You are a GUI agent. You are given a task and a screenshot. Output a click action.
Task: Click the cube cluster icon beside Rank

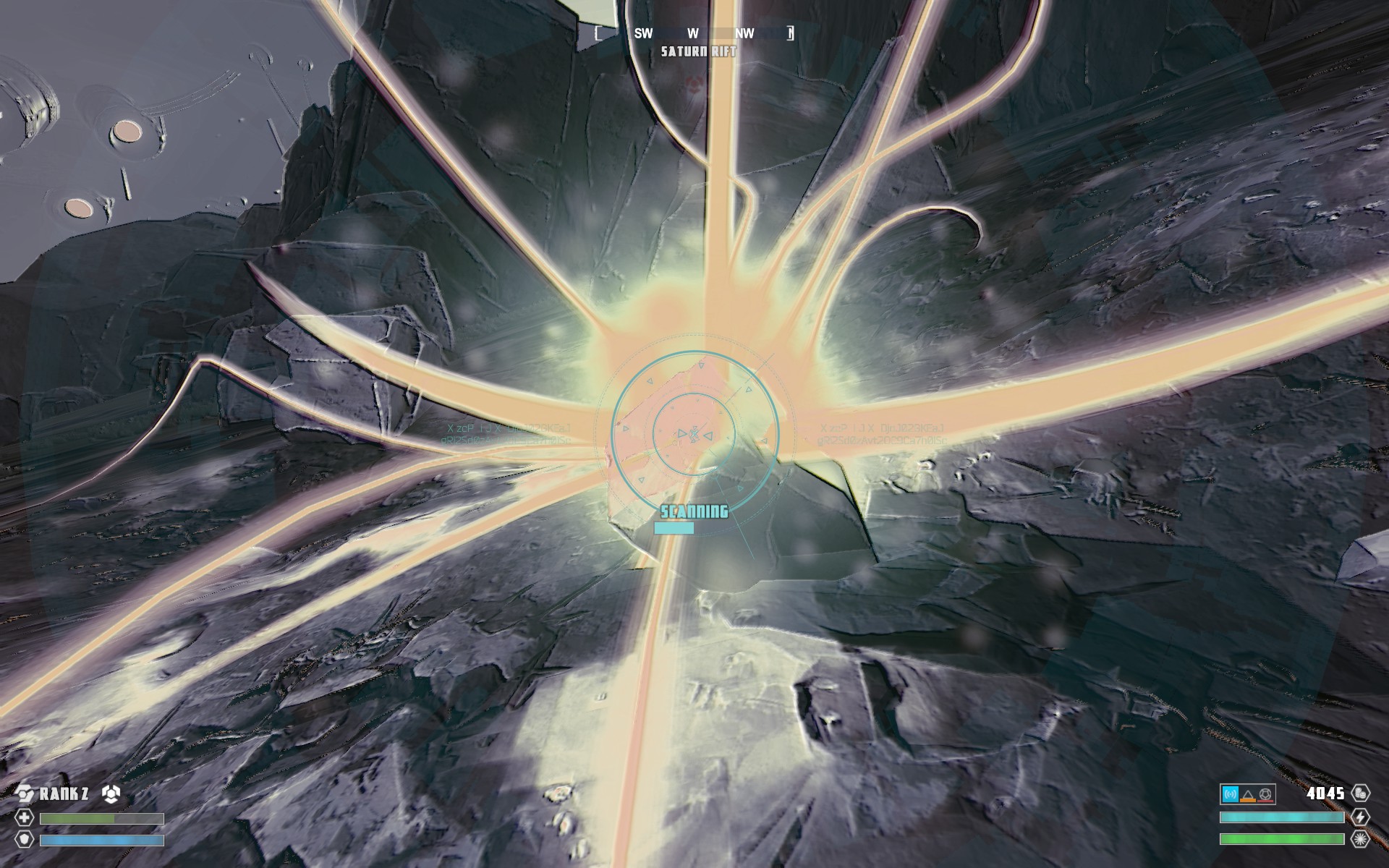coord(110,793)
